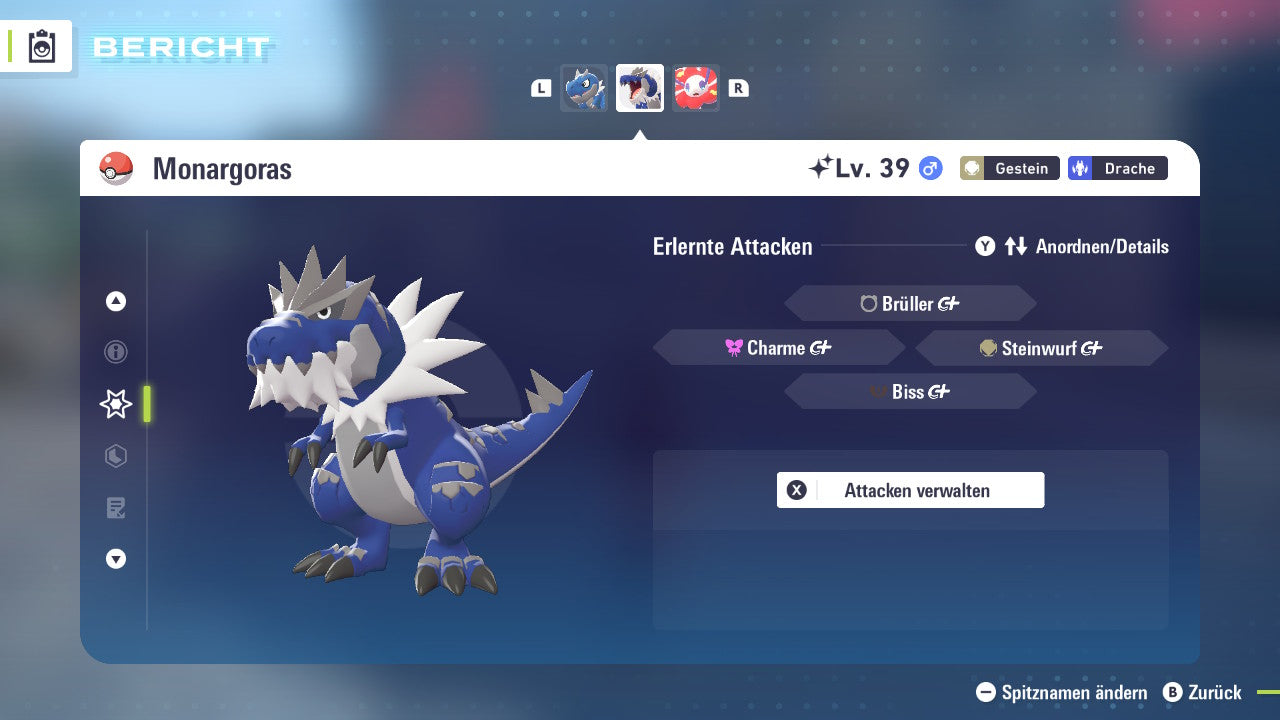Screen dimensions: 1280x720
Task: Select the Drache type badge
Action: point(1117,168)
